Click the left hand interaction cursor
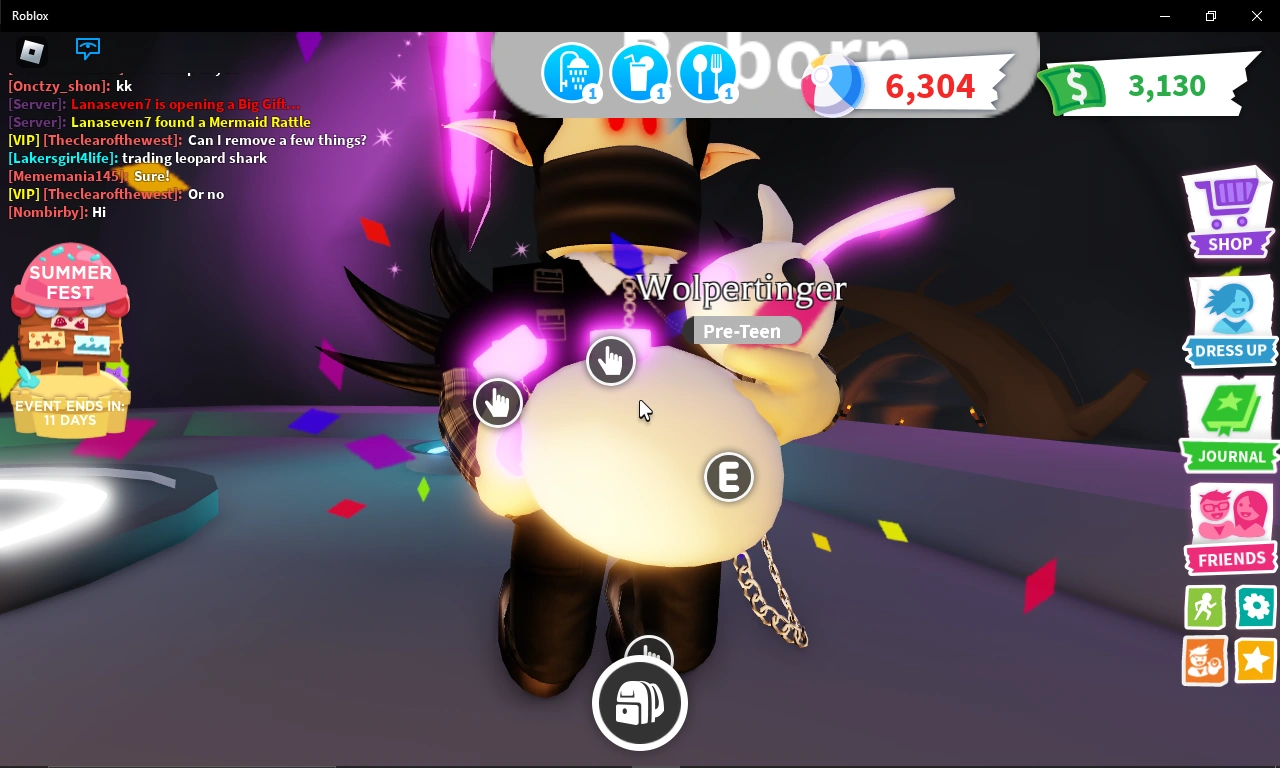Screen dimensions: 1280x768 click(498, 401)
